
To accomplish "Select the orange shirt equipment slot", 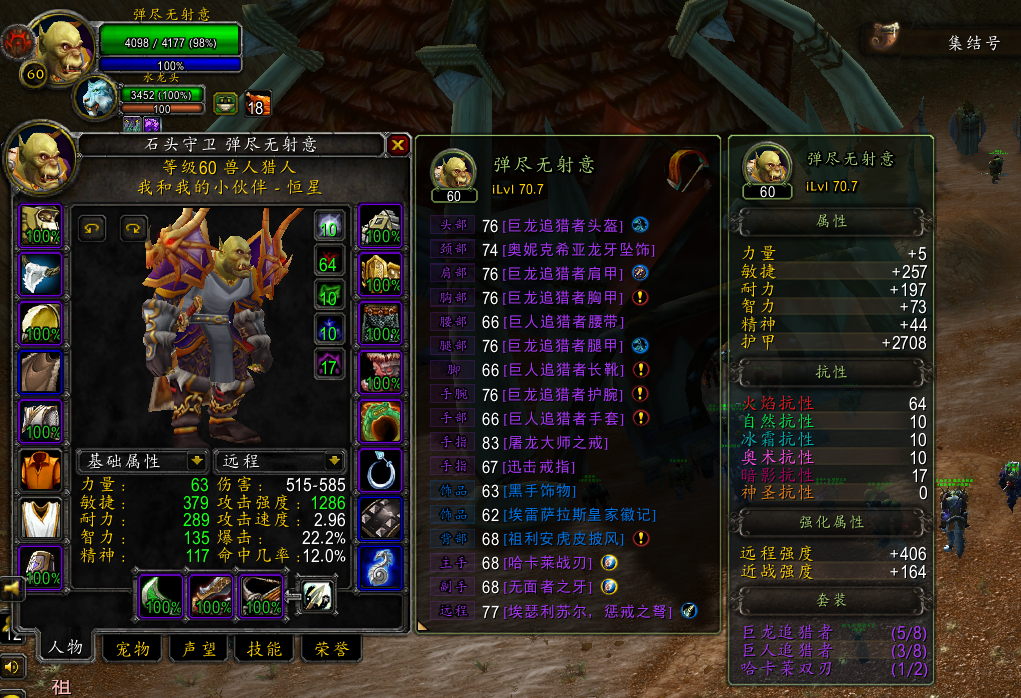I will click(41, 469).
